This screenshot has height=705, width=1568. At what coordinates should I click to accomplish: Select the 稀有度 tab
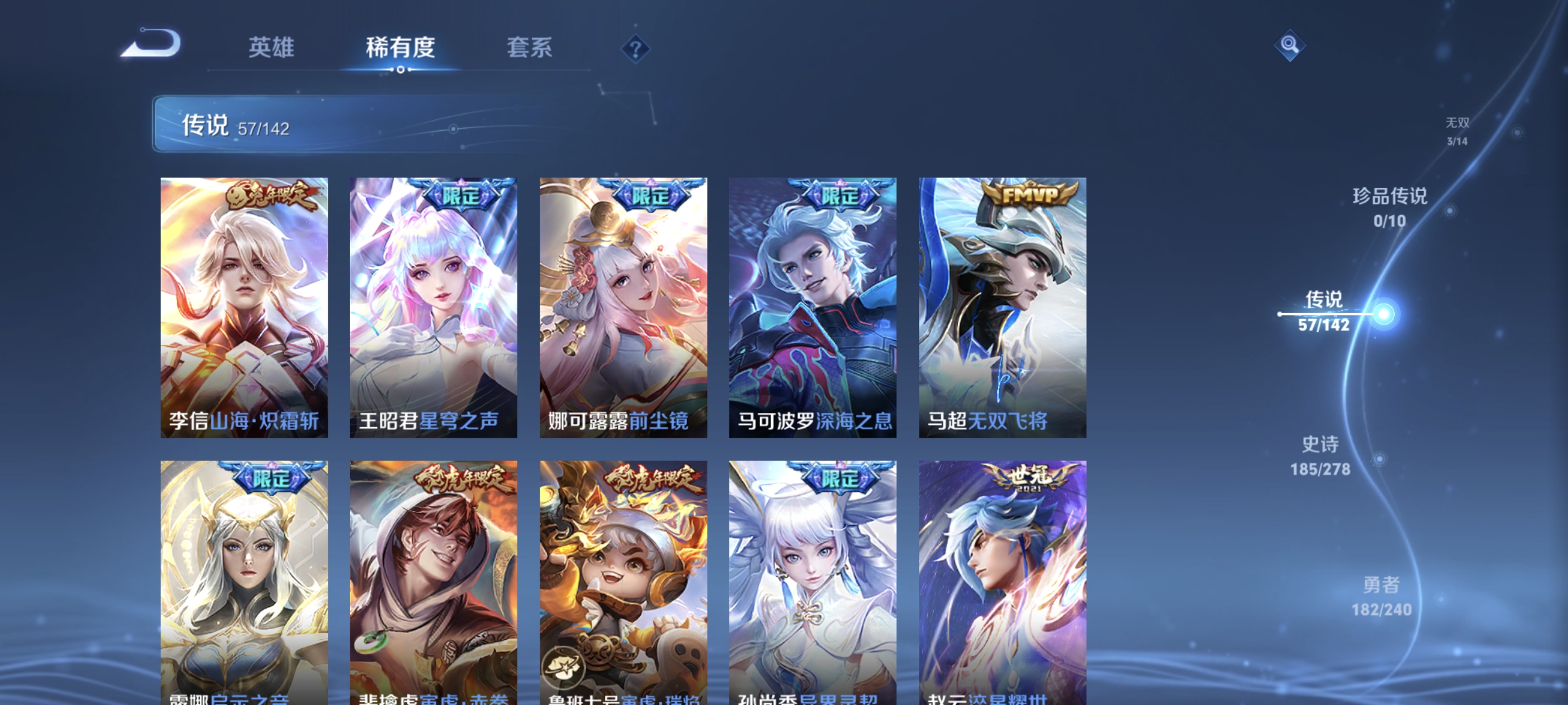pos(401,48)
